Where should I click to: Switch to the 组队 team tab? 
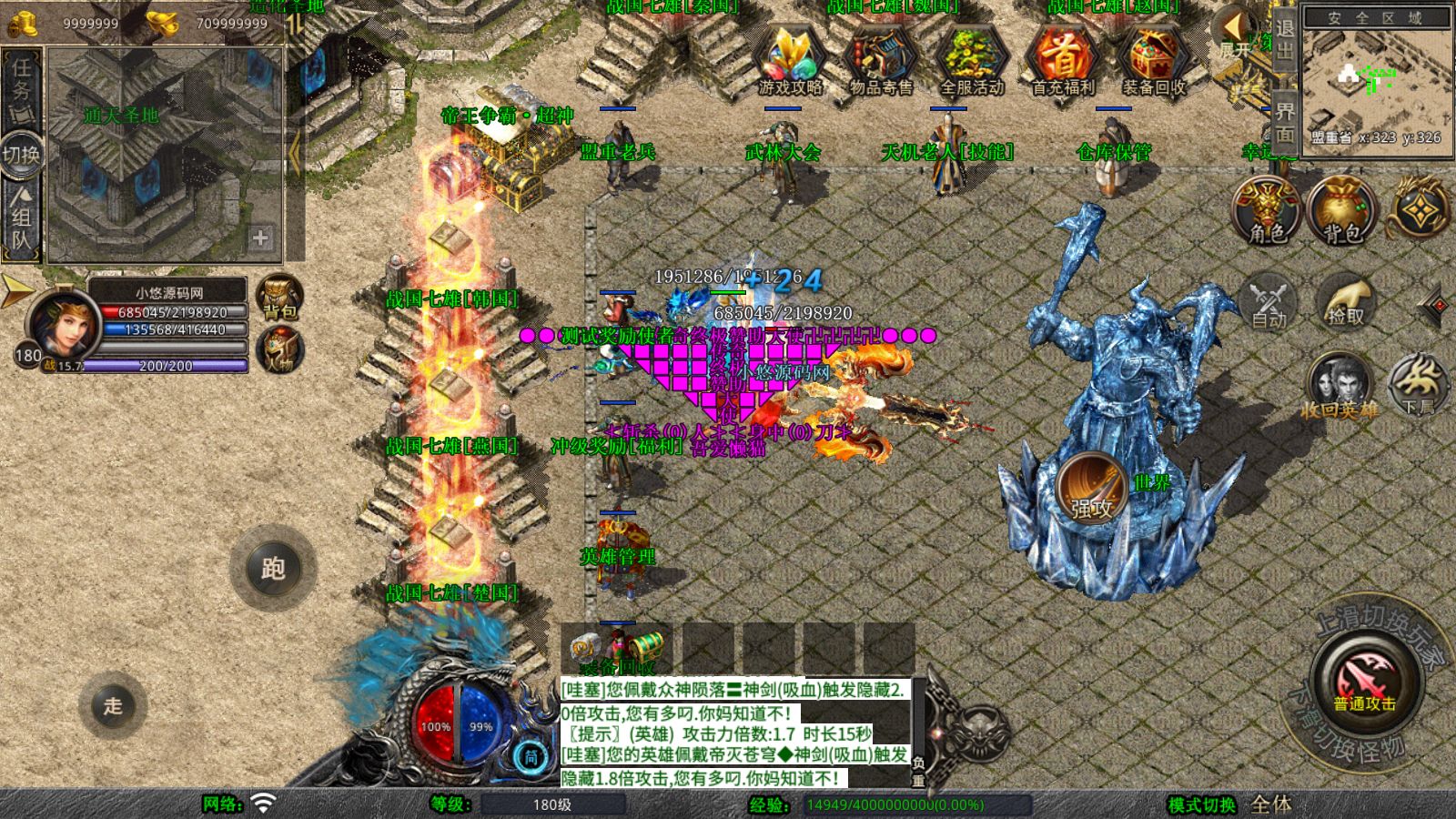click(x=21, y=217)
